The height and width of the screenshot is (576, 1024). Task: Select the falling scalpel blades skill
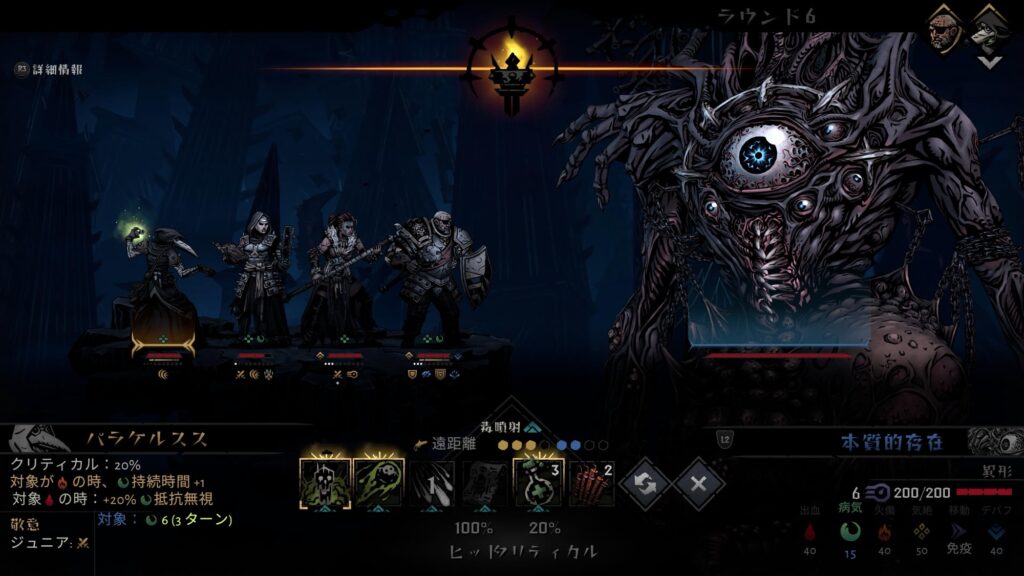click(432, 484)
